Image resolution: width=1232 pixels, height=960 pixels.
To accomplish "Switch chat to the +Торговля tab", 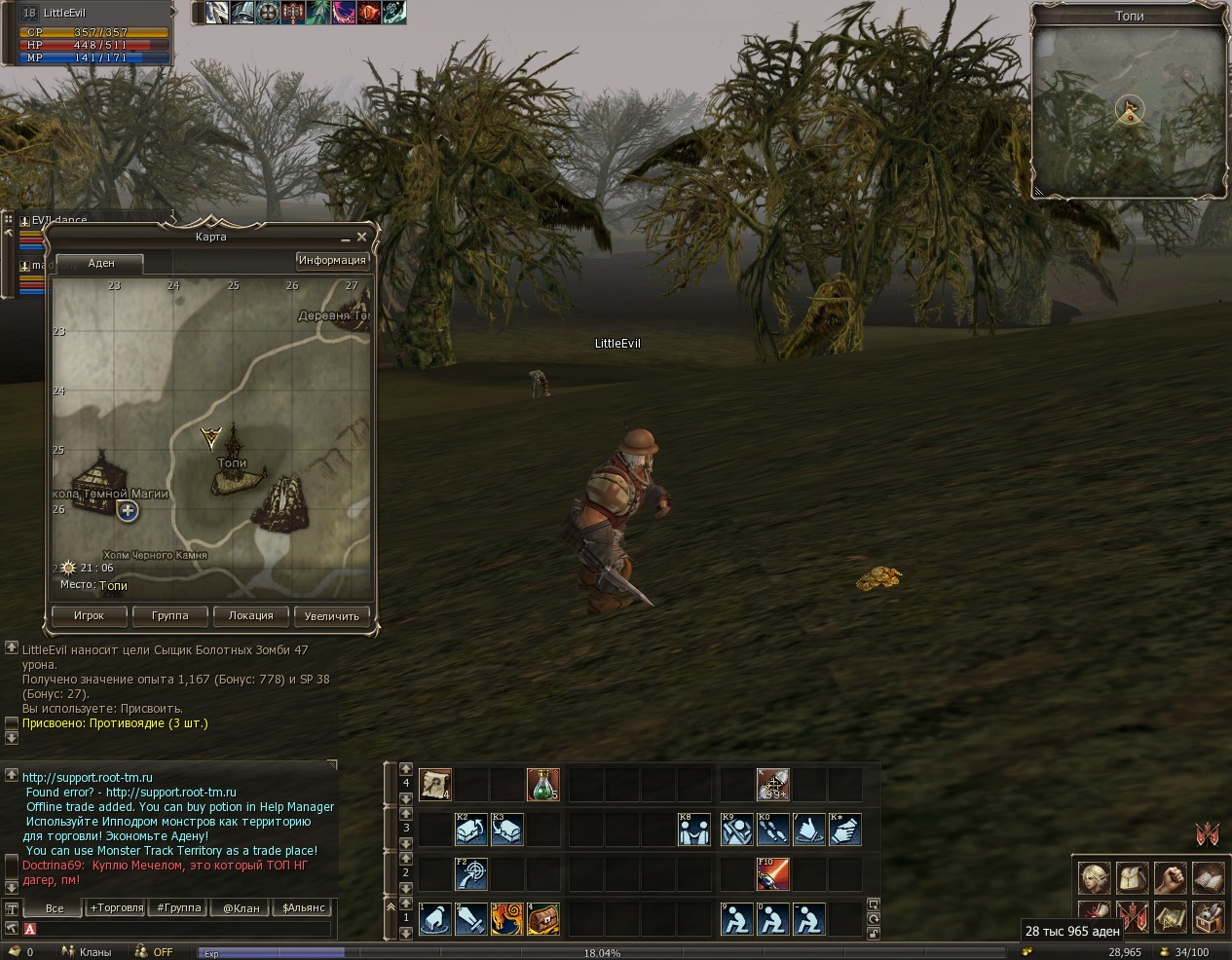I will [116, 907].
